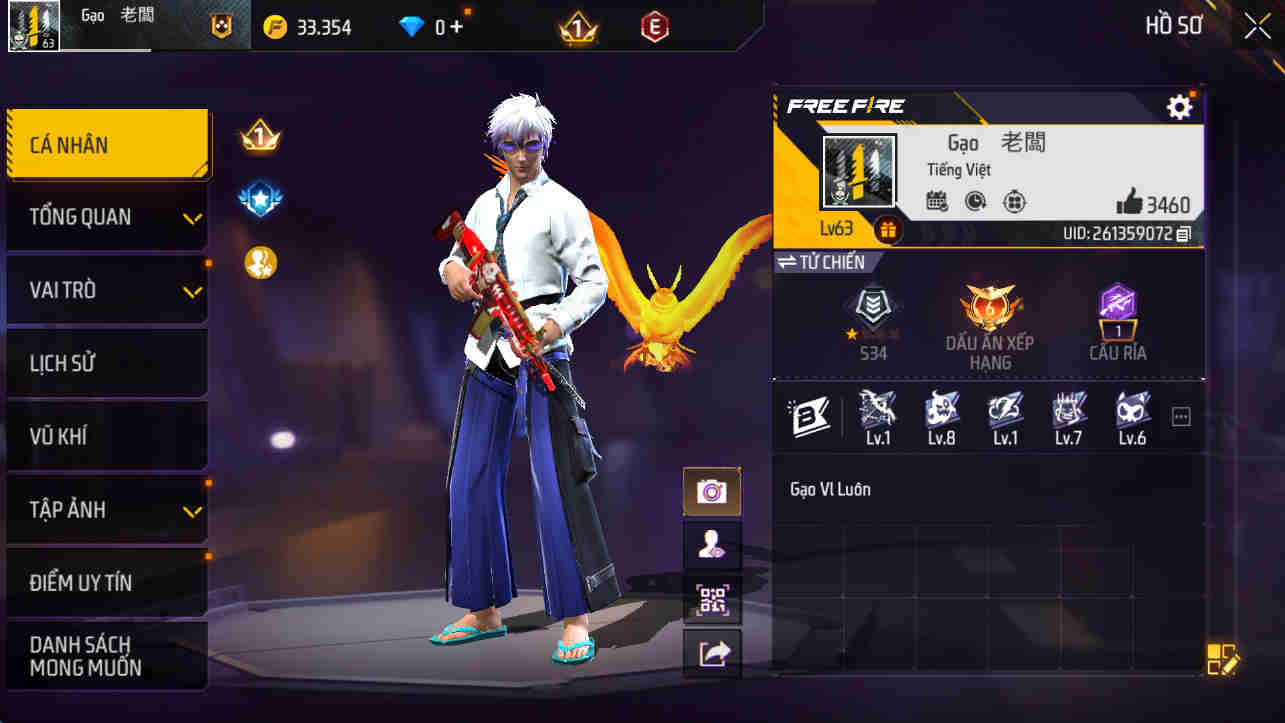
Task: Click the share profile icon
Action: pyautogui.click(x=712, y=652)
